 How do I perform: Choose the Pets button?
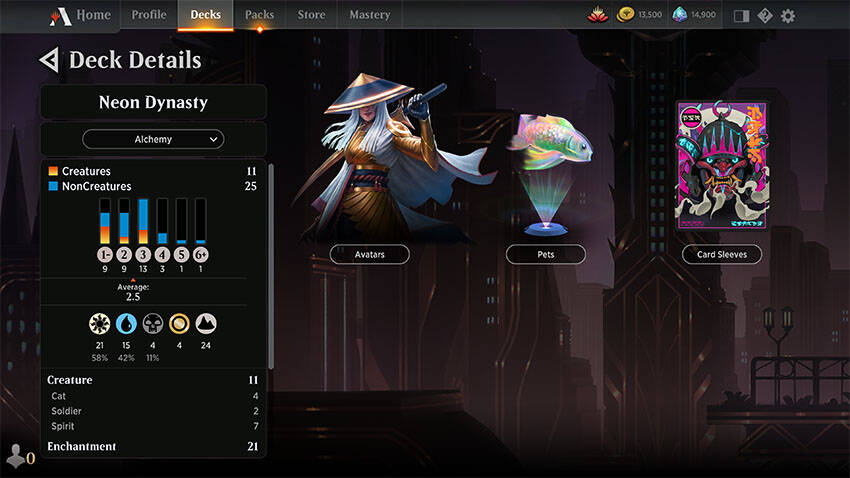point(545,254)
